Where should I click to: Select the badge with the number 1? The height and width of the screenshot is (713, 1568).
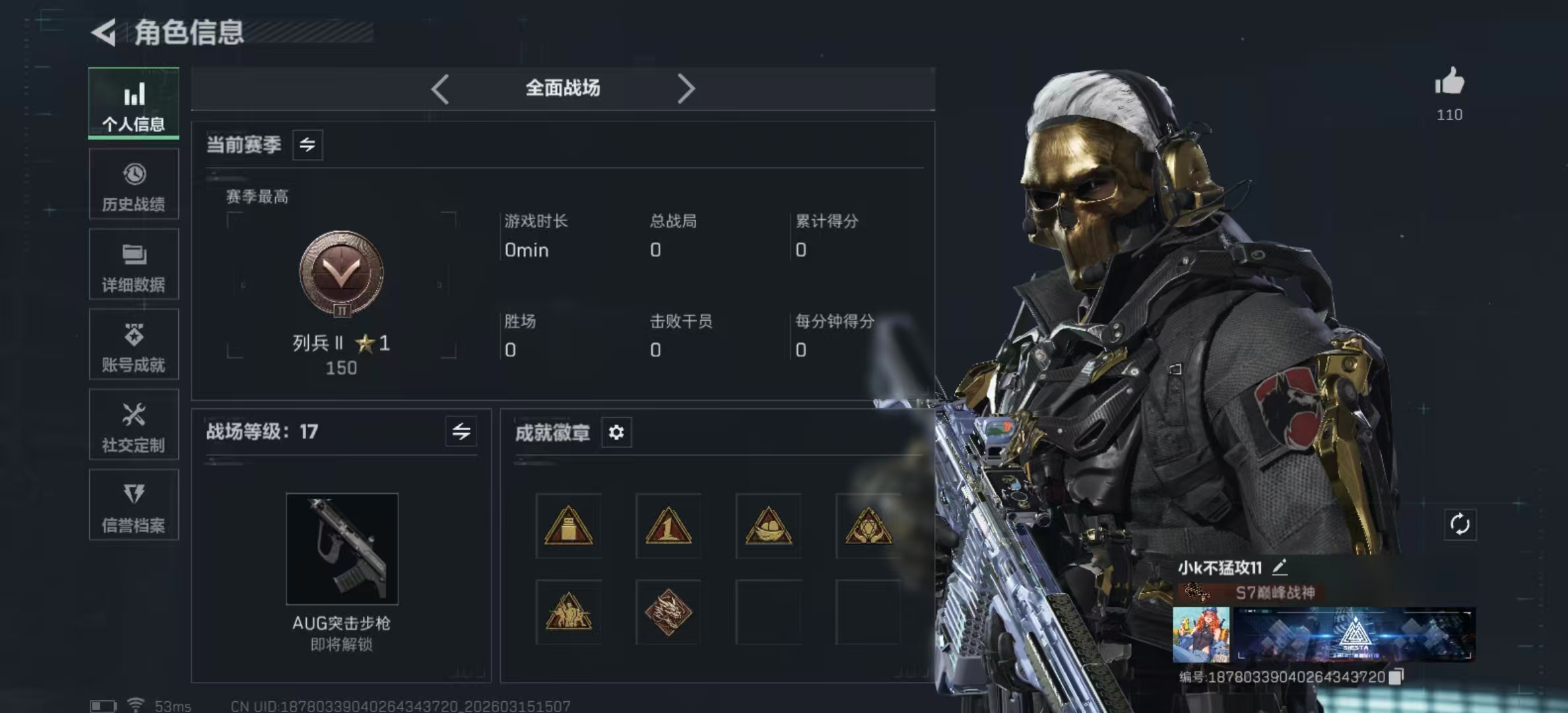(668, 527)
